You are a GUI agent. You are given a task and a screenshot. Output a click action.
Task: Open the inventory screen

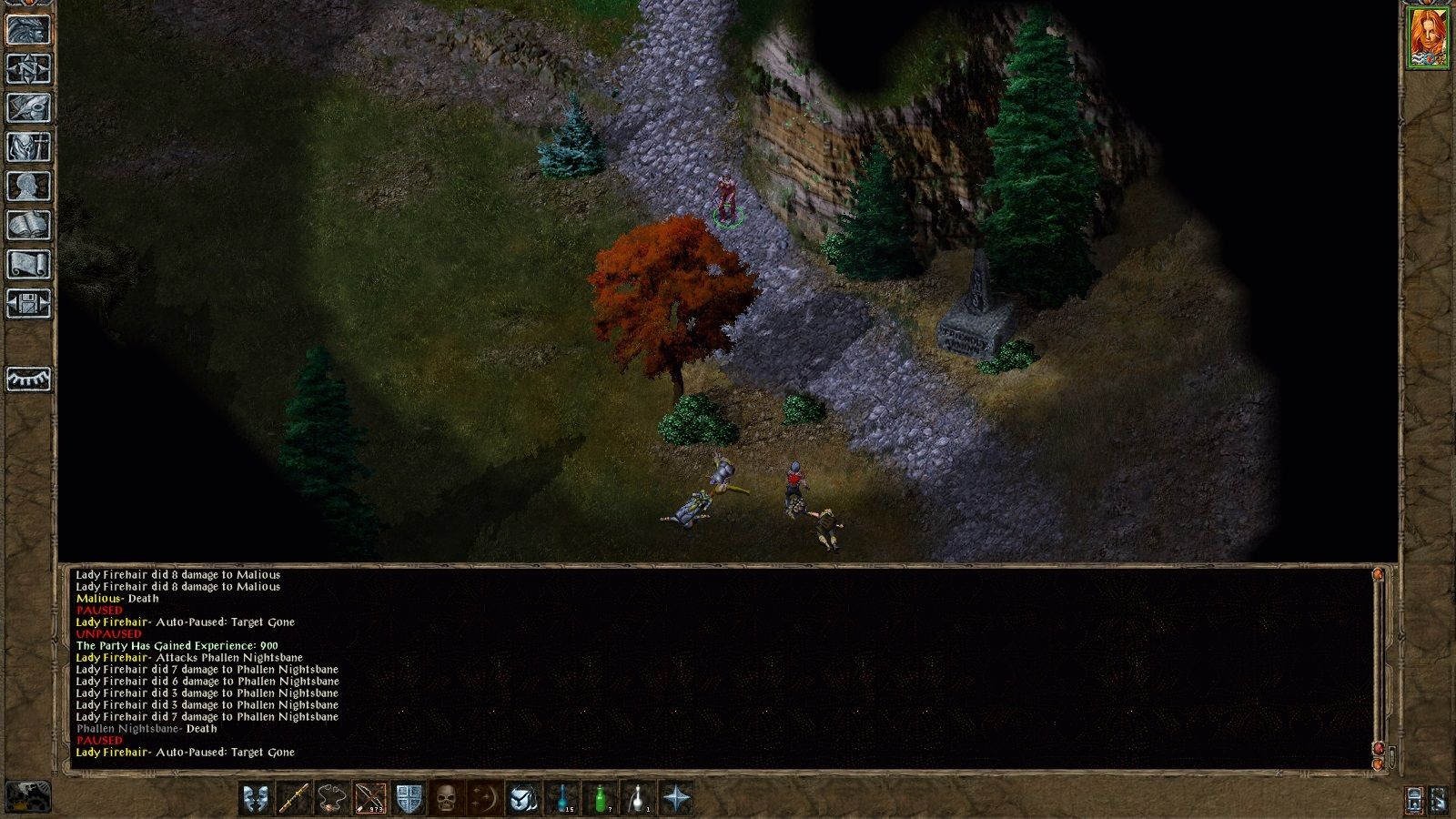coord(28,147)
